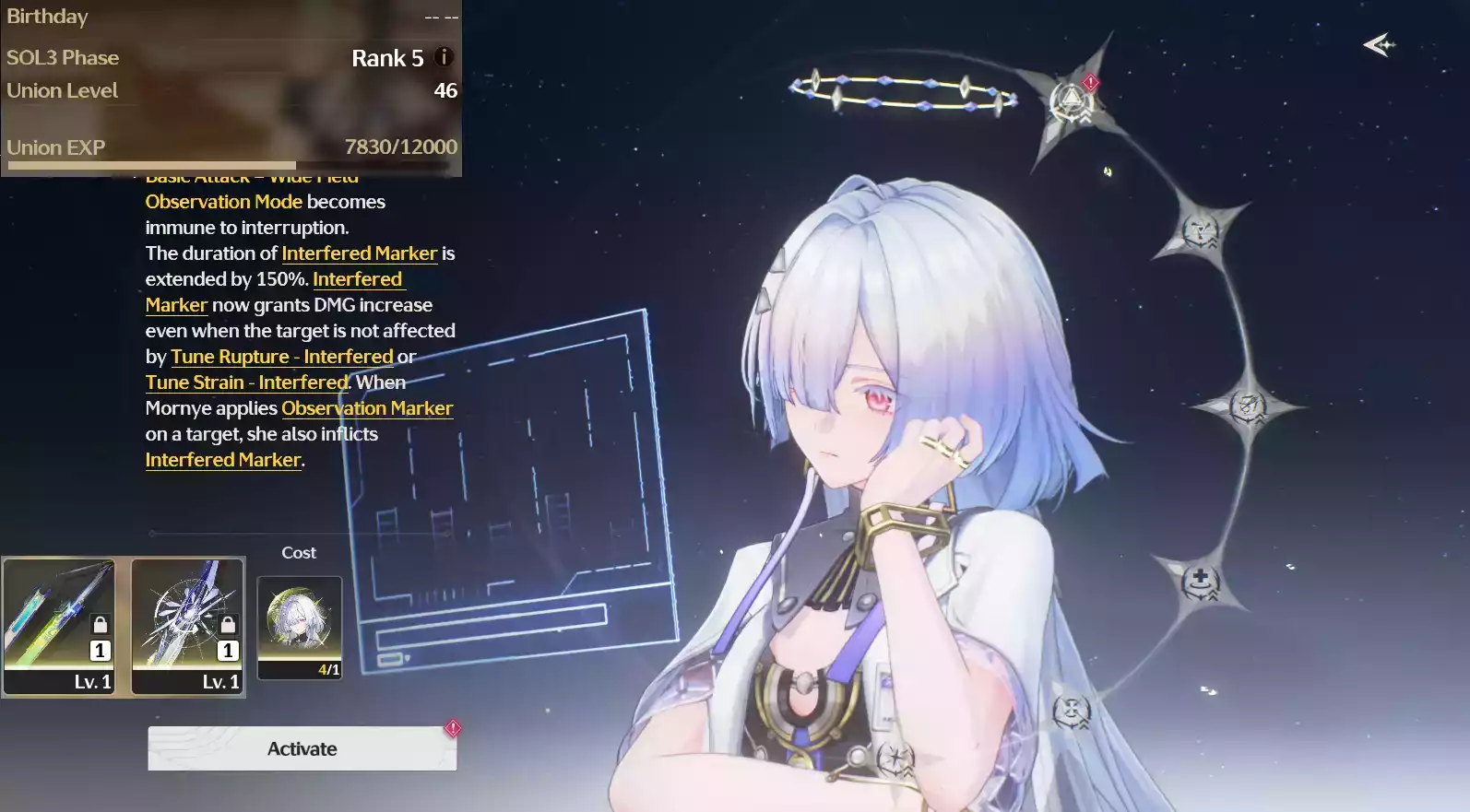Open the Tune Strain - Interfered link
The image size is (1470, 812).
coord(246,382)
